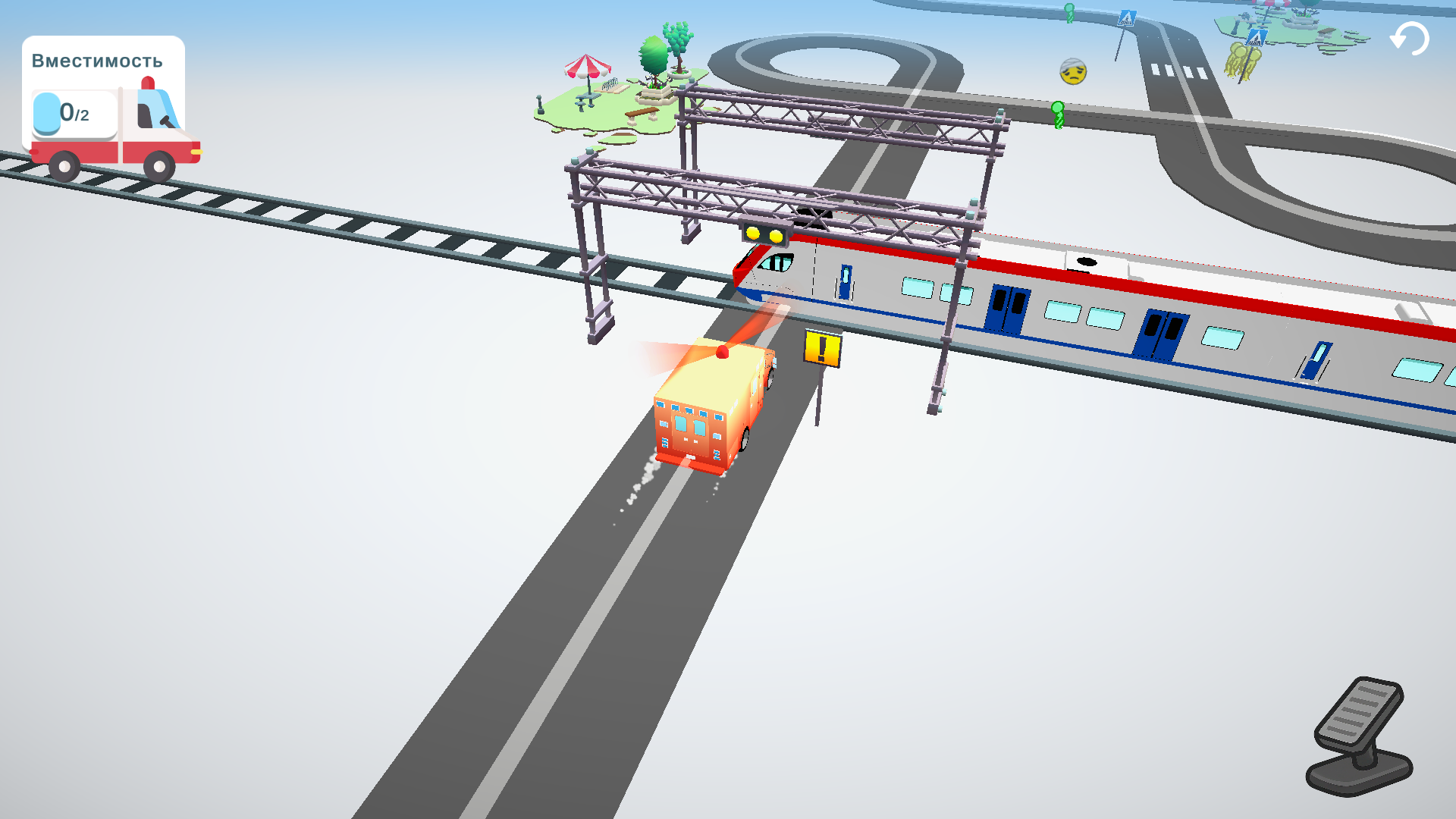This screenshot has height=819, width=1456.
Task: Click the blue crosswalk sign near the loop road
Action: pyautogui.click(x=1127, y=19)
